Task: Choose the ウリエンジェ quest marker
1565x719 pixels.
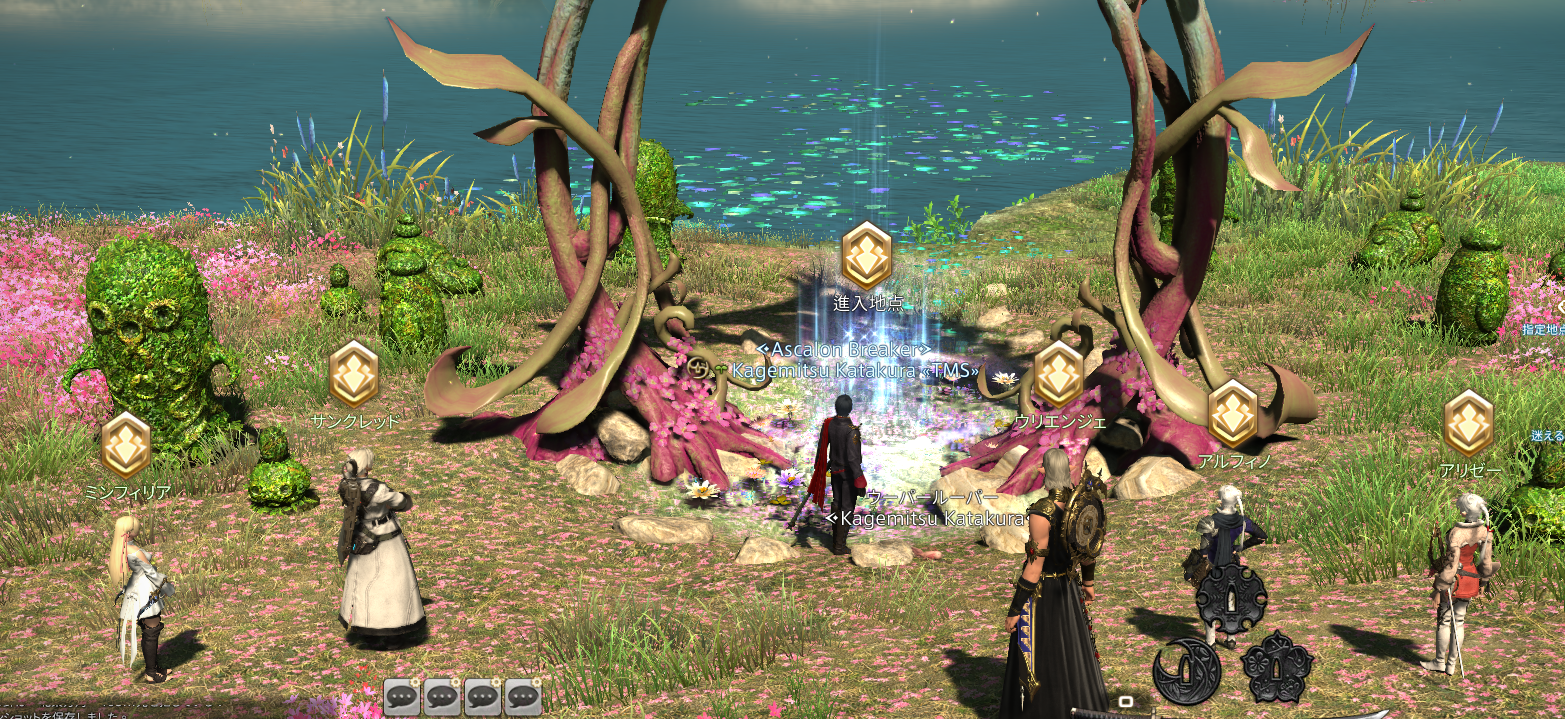Action: [x=1058, y=374]
